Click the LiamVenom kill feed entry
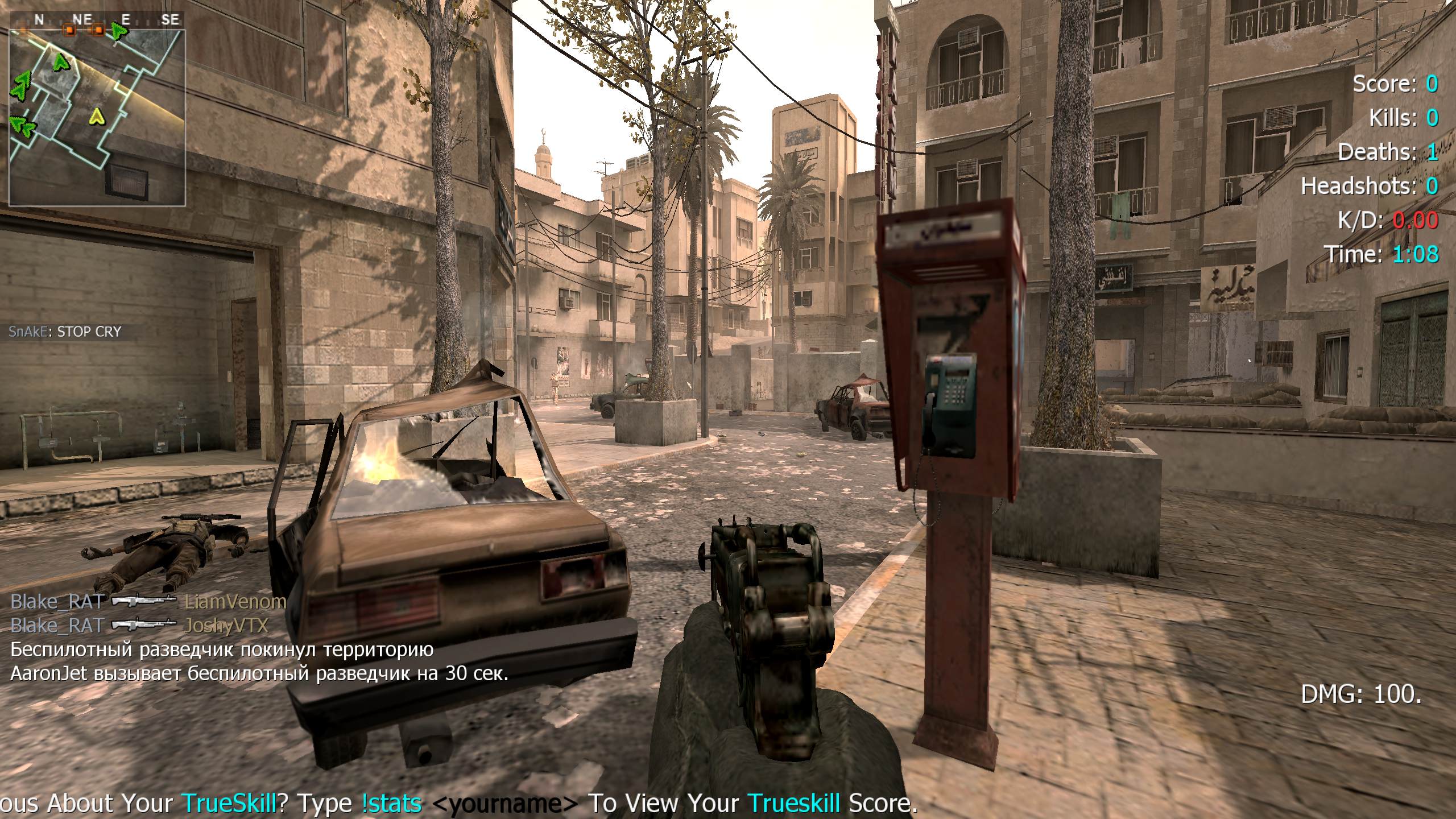This screenshot has height=819, width=1456. point(148,602)
